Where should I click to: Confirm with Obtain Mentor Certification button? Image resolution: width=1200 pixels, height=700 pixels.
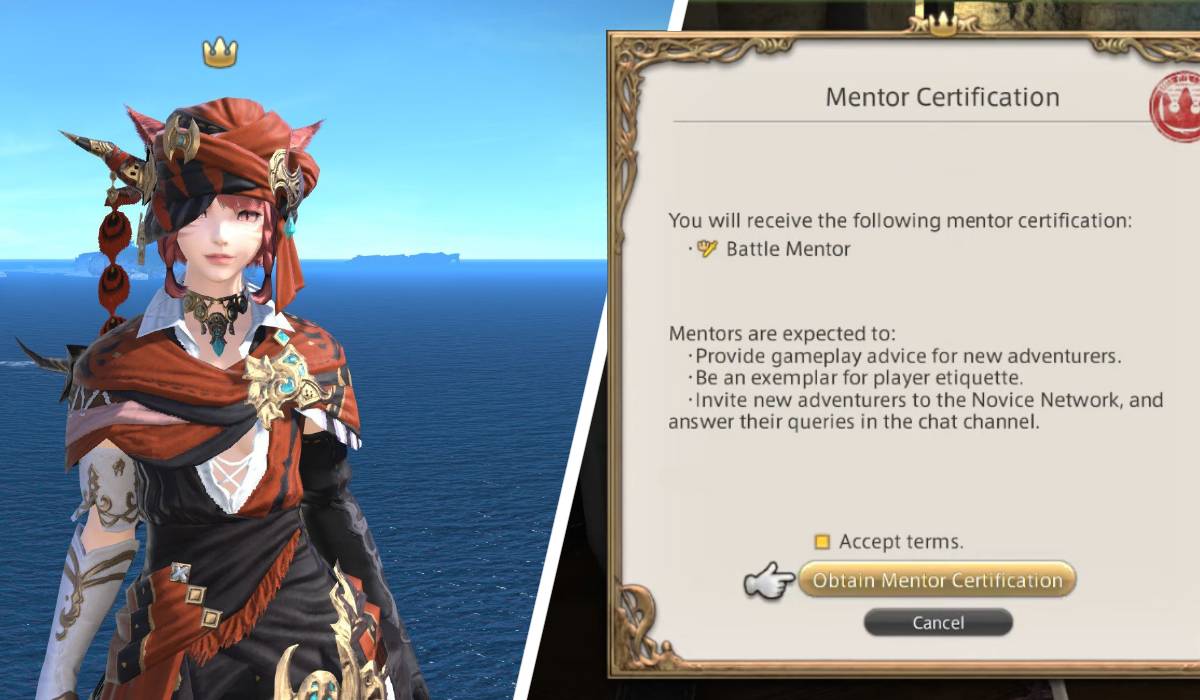click(937, 580)
